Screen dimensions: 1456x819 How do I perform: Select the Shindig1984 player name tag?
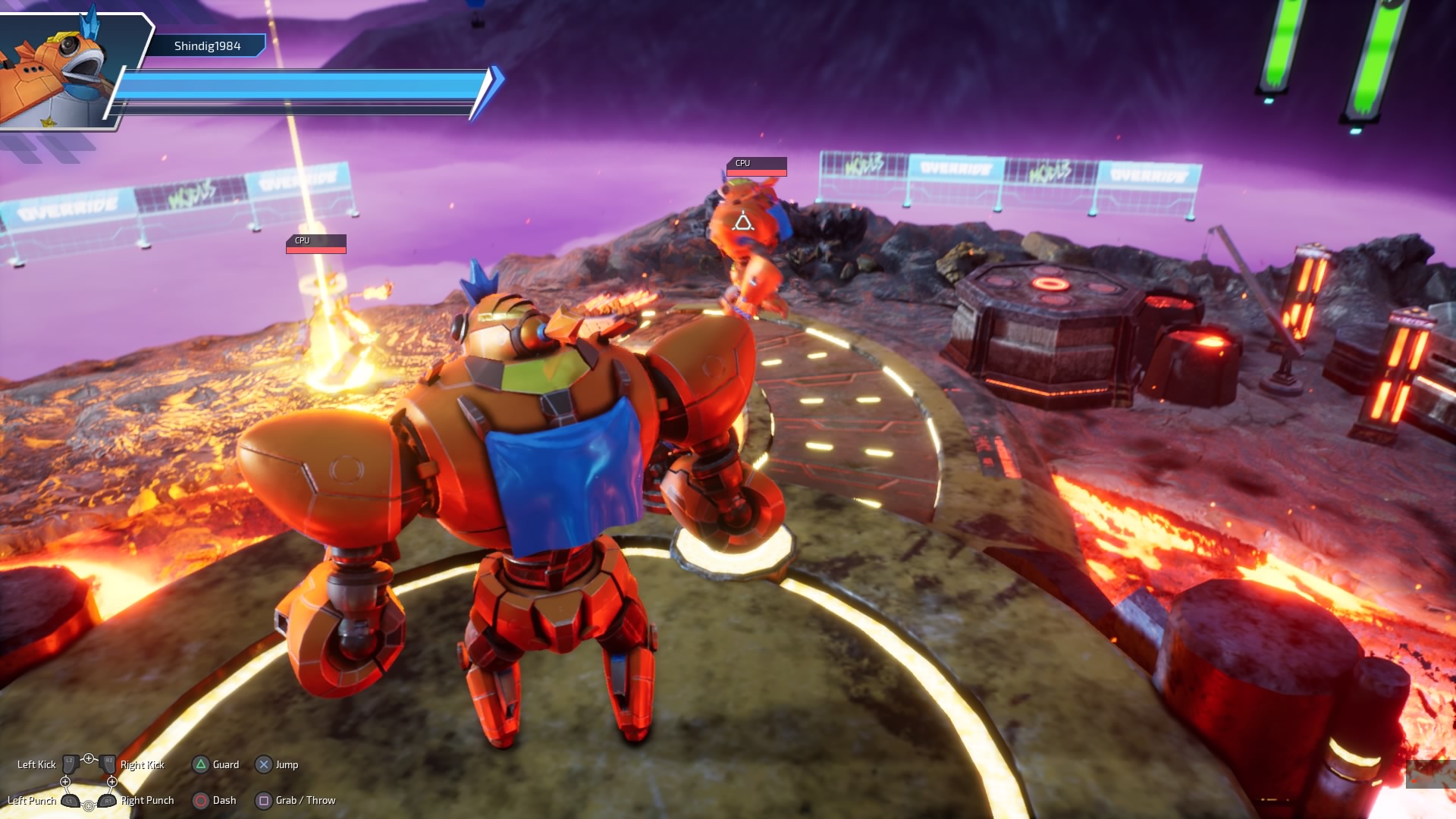[207, 46]
